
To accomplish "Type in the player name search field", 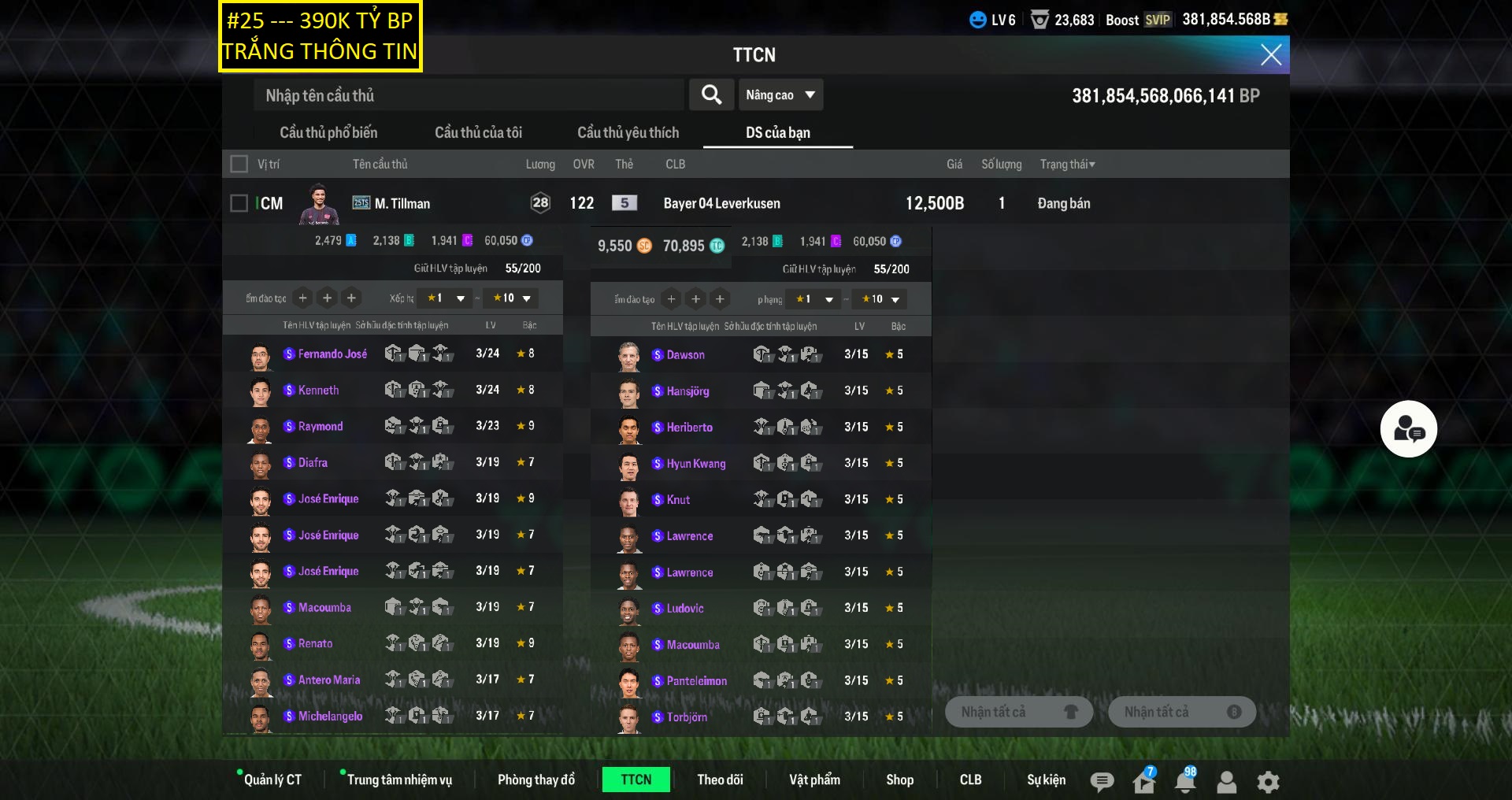I will [x=469, y=95].
